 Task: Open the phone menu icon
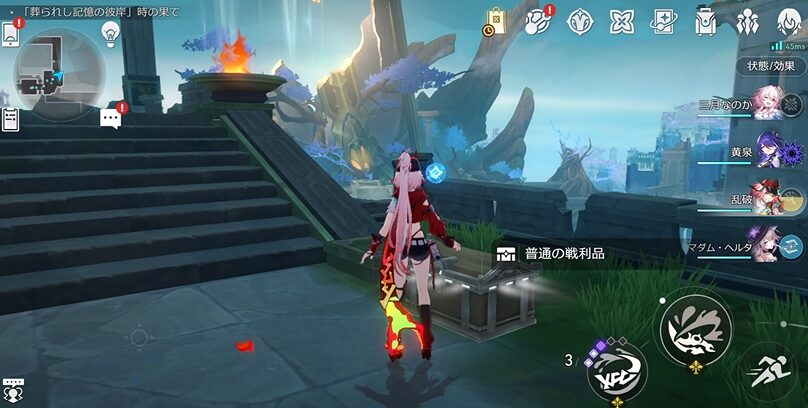click(11, 34)
